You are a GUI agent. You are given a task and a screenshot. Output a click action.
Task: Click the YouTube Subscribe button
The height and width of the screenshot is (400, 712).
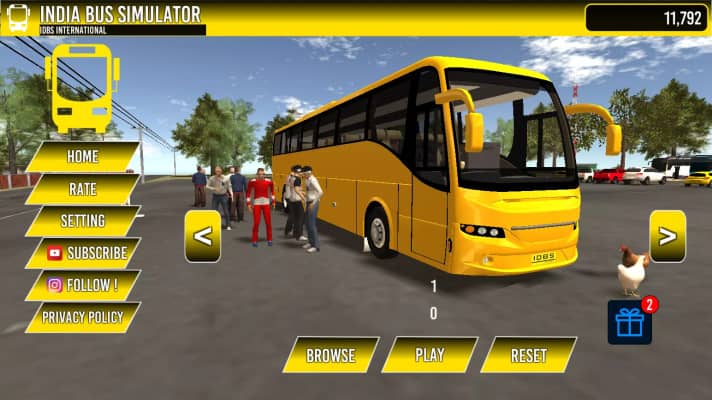tap(84, 253)
